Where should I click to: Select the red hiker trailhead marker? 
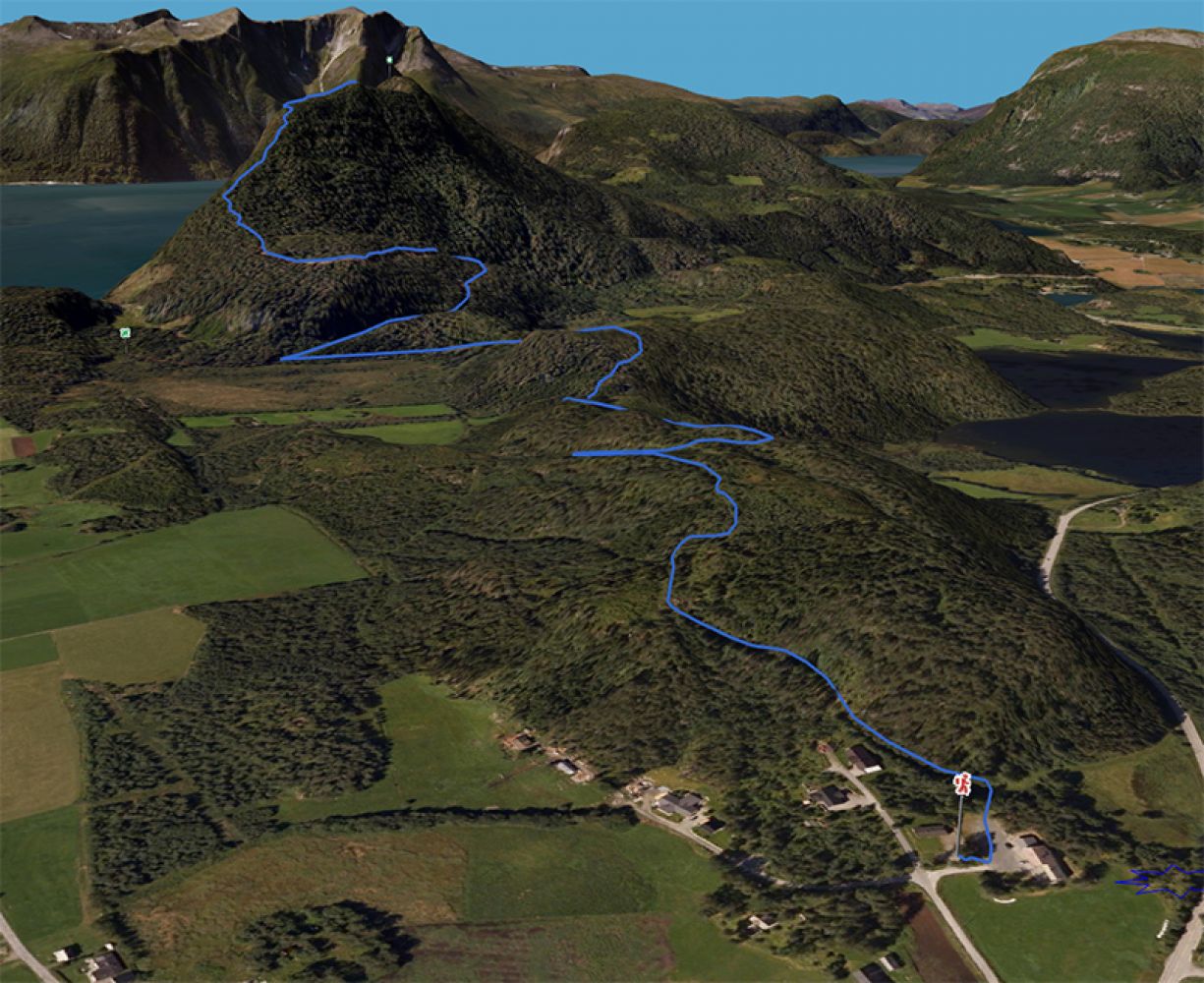pos(963,783)
